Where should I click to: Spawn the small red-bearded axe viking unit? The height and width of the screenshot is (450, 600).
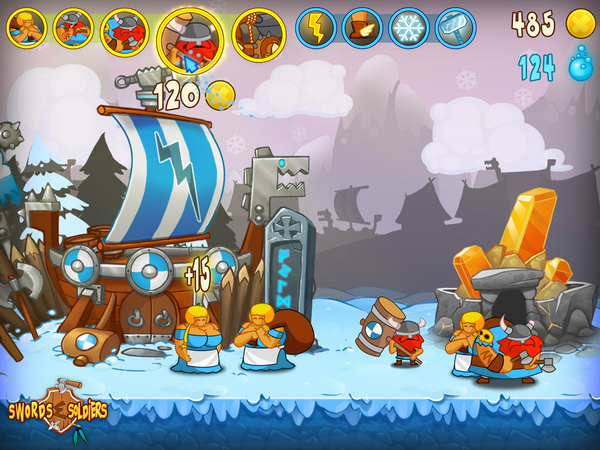click(125, 30)
